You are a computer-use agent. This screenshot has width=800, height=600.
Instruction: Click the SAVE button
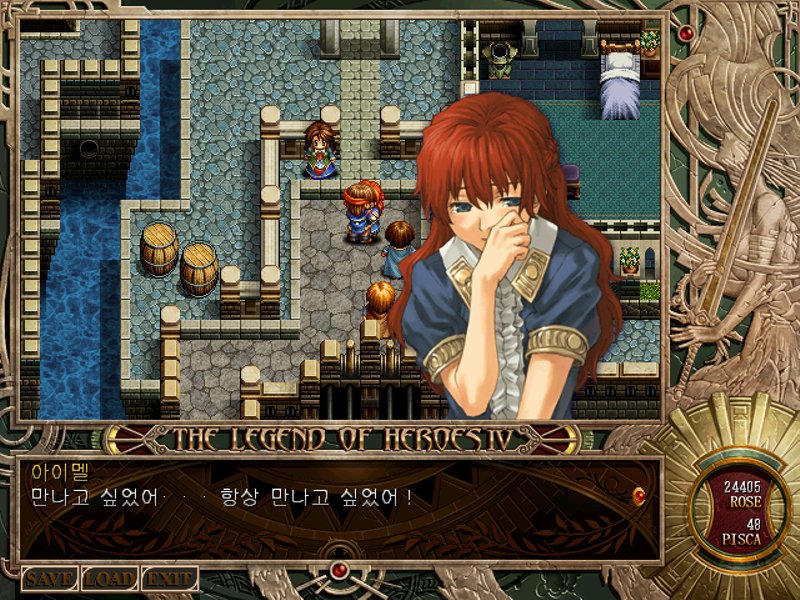[x=50, y=578]
